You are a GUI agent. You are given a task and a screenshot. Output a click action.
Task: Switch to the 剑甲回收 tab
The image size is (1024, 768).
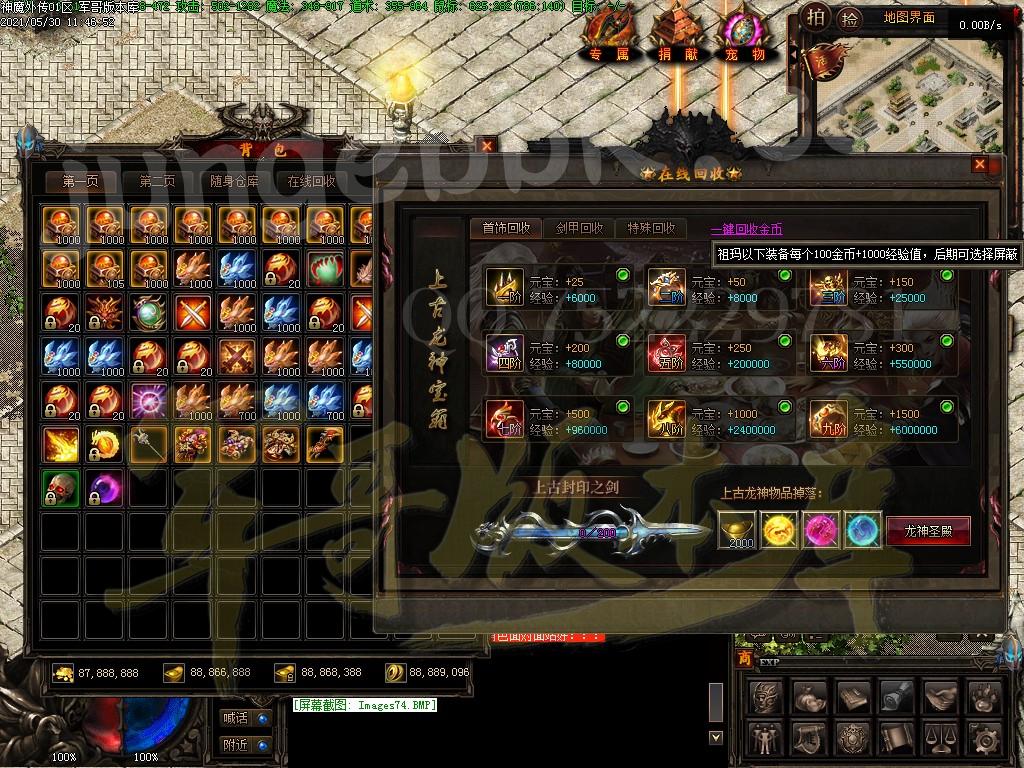579,228
